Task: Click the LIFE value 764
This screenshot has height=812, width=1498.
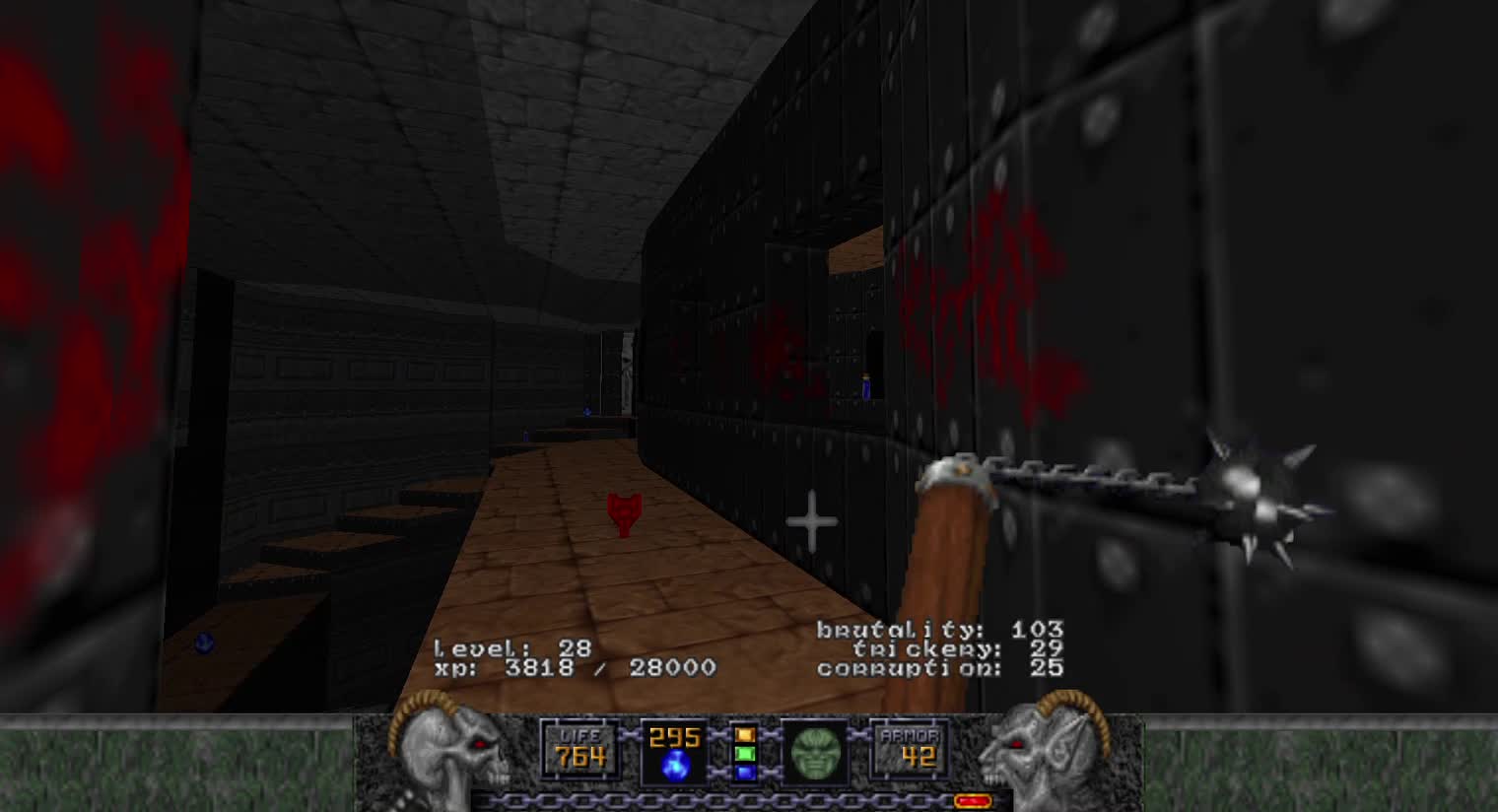Action: 580,759
